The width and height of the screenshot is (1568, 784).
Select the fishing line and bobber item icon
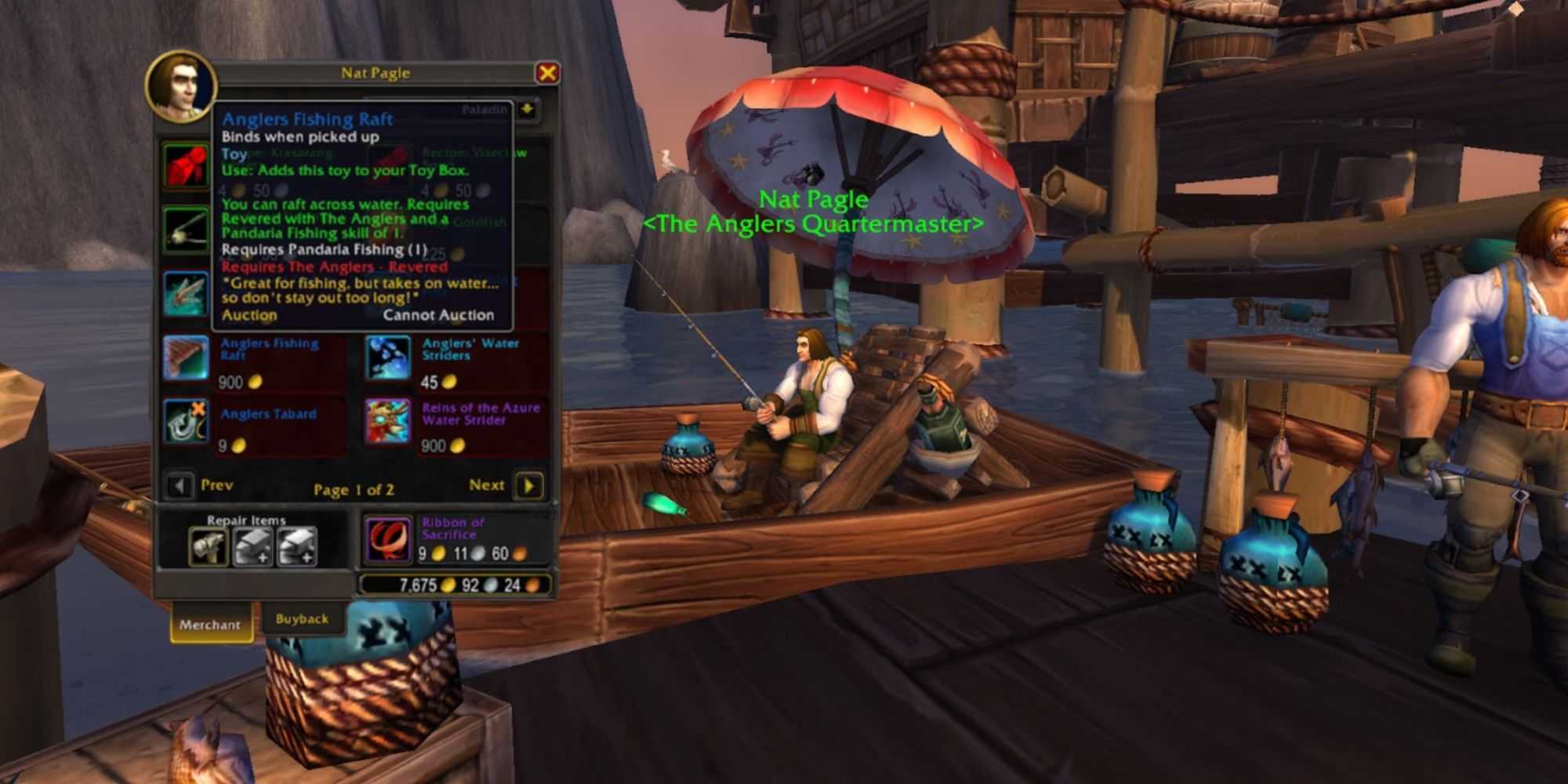tap(186, 230)
